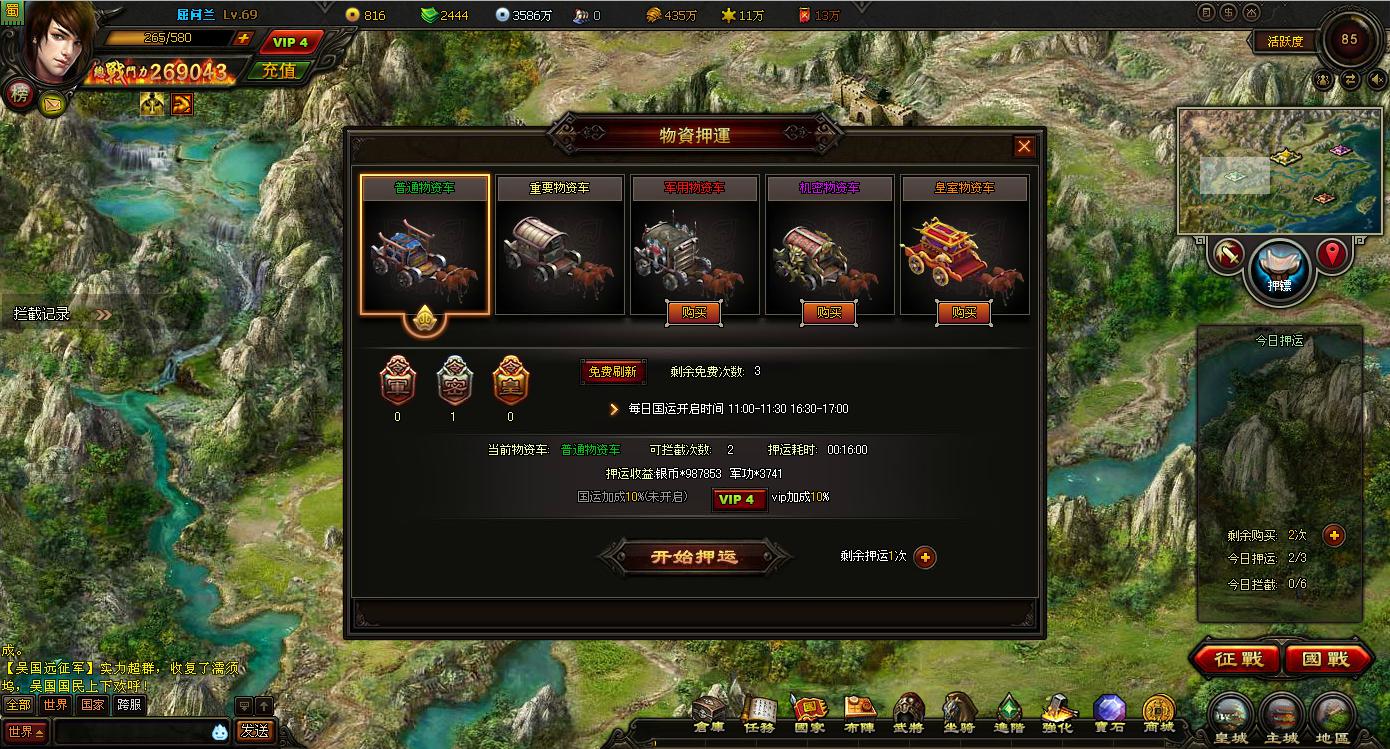This screenshot has height=749, width=1390.
Task: Open the 武将 generals menu
Action: pos(908,714)
